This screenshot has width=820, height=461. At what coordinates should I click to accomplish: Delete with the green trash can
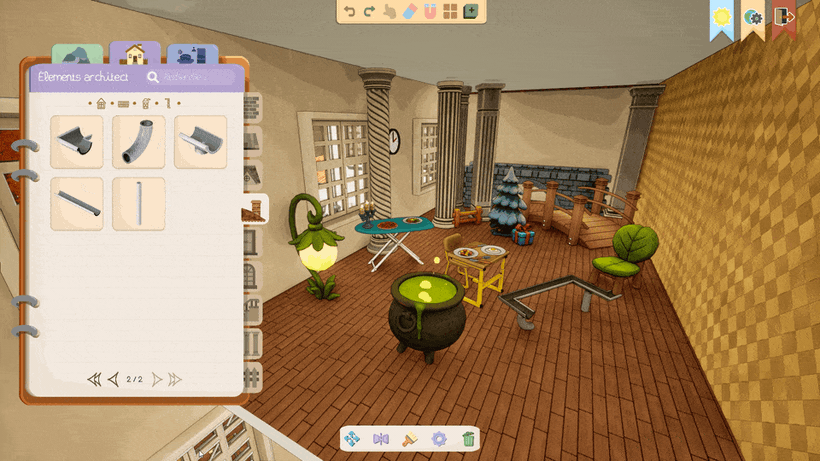(468, 438)
